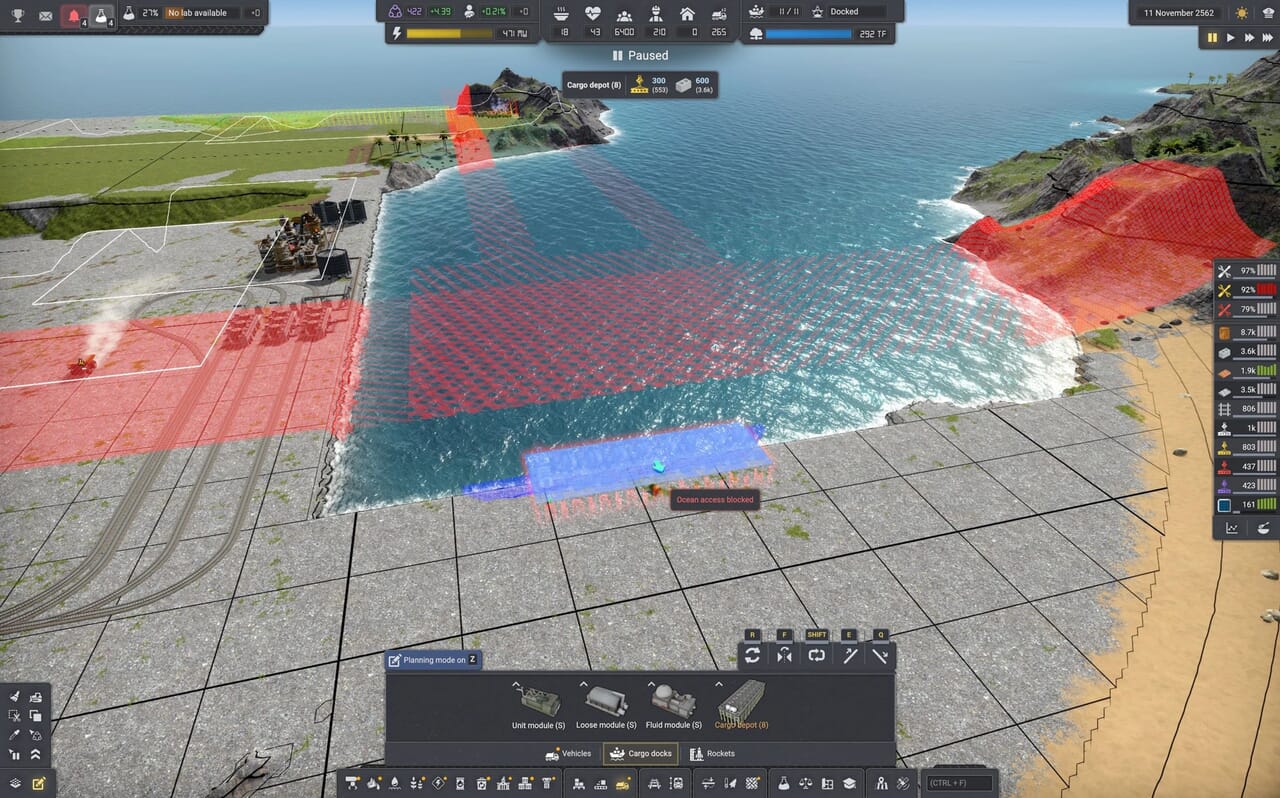The width and height of the screenshot is (1280, 798).
Task: Toggle the Planning mode button
Action: tap(433, 660)
